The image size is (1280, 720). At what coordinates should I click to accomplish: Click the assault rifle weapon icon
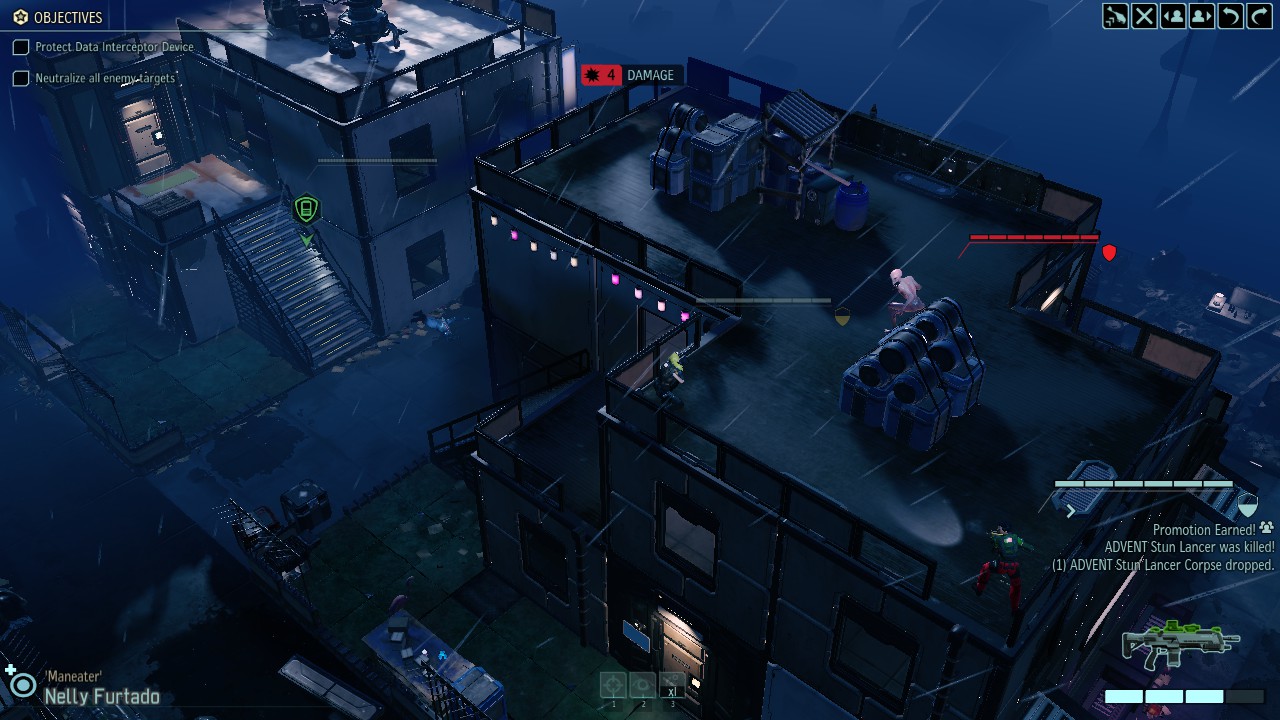(1180, 643)
